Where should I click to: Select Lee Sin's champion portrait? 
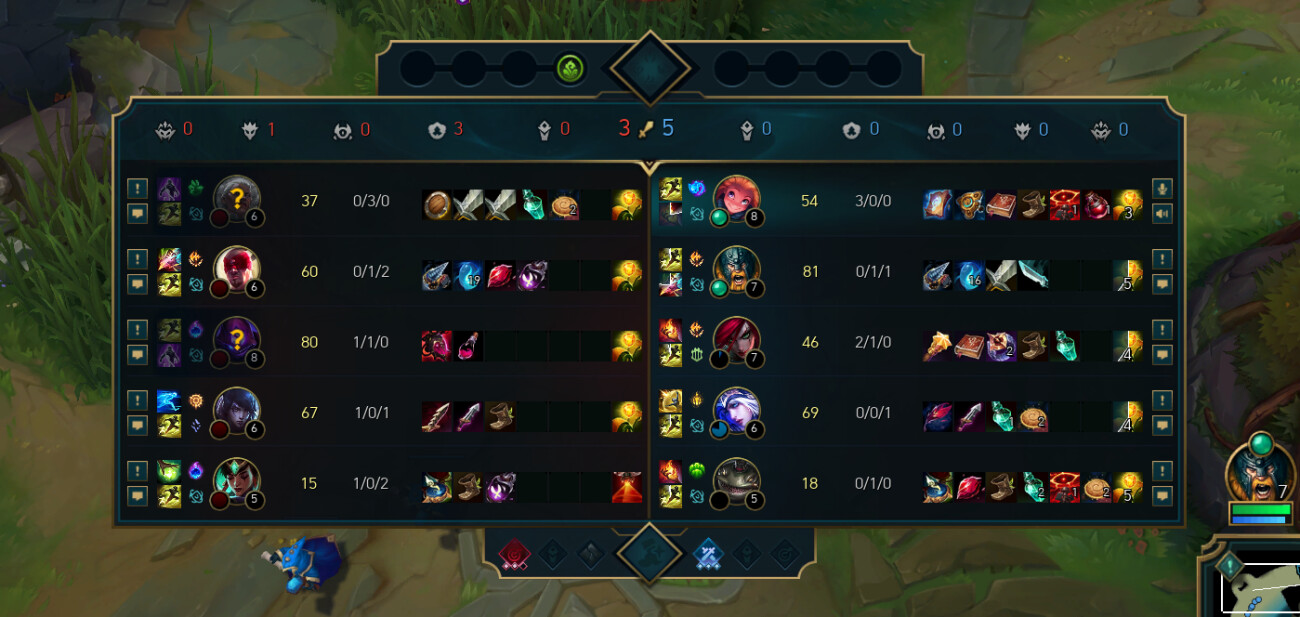point(236,270)
